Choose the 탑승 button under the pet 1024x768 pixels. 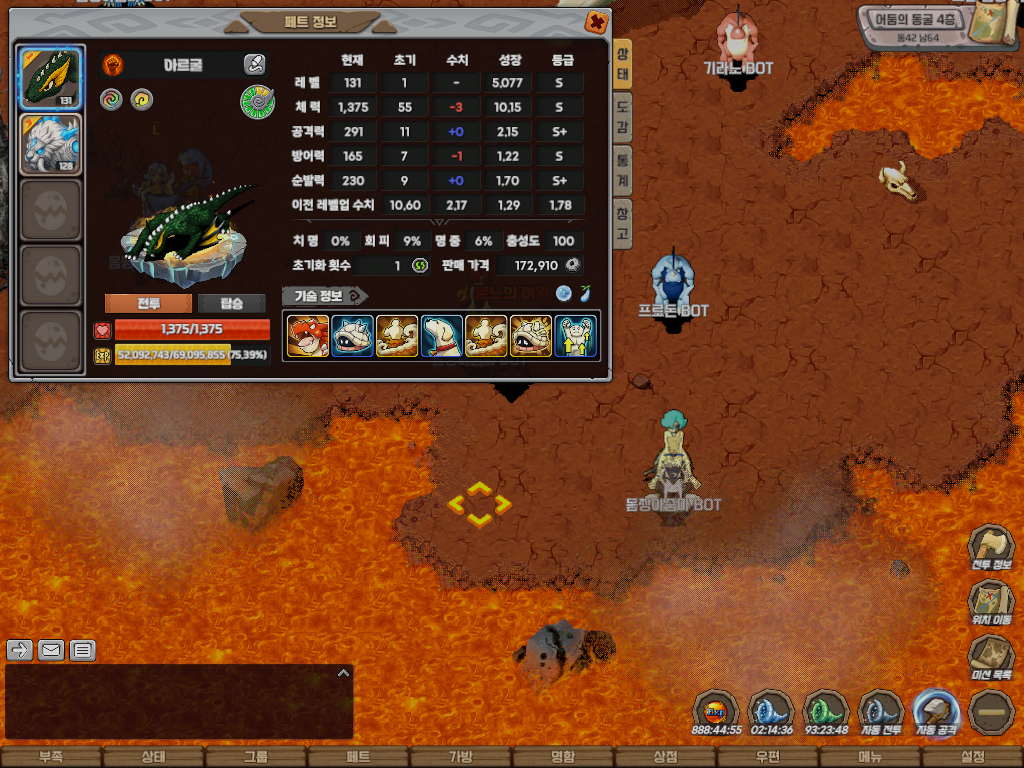tap(232, 303)
